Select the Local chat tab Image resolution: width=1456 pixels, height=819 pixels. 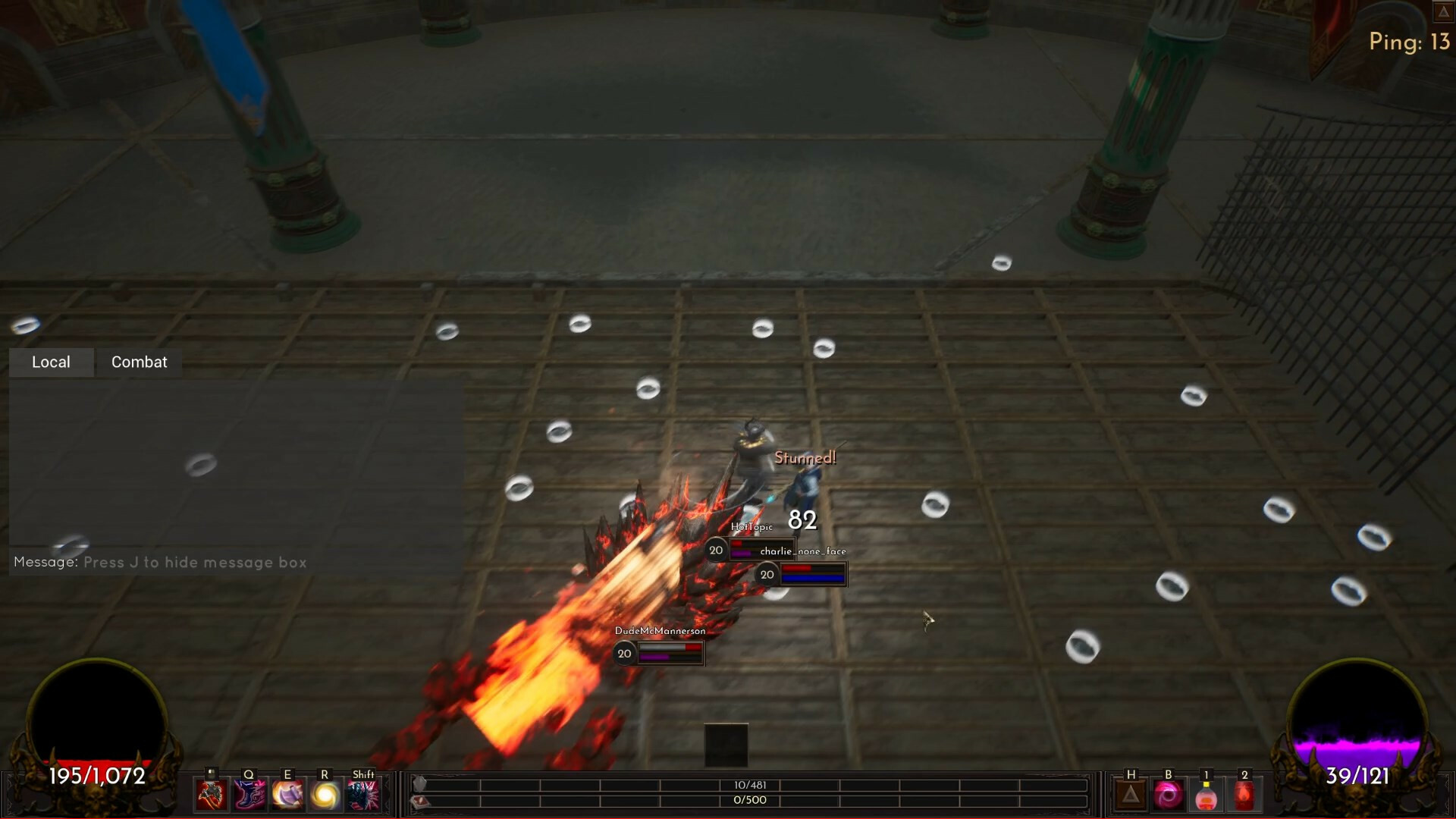(51, 362)
